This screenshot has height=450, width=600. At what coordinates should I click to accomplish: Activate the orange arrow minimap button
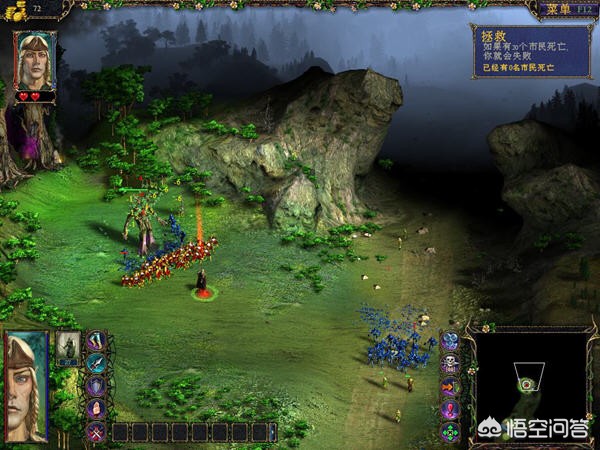(x=450, y=387)
